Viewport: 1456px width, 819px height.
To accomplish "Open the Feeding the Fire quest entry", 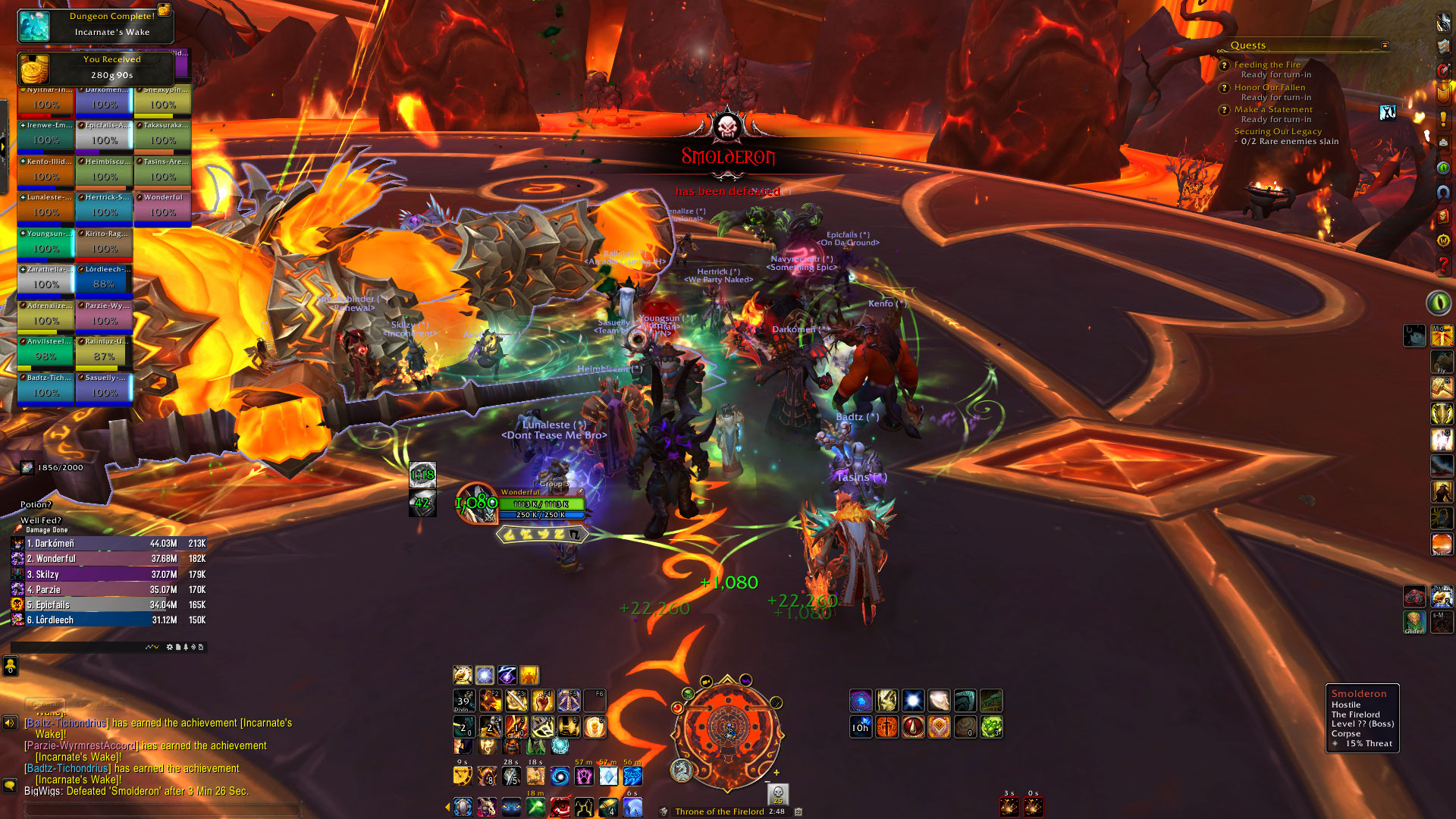I will [1267, 65].
